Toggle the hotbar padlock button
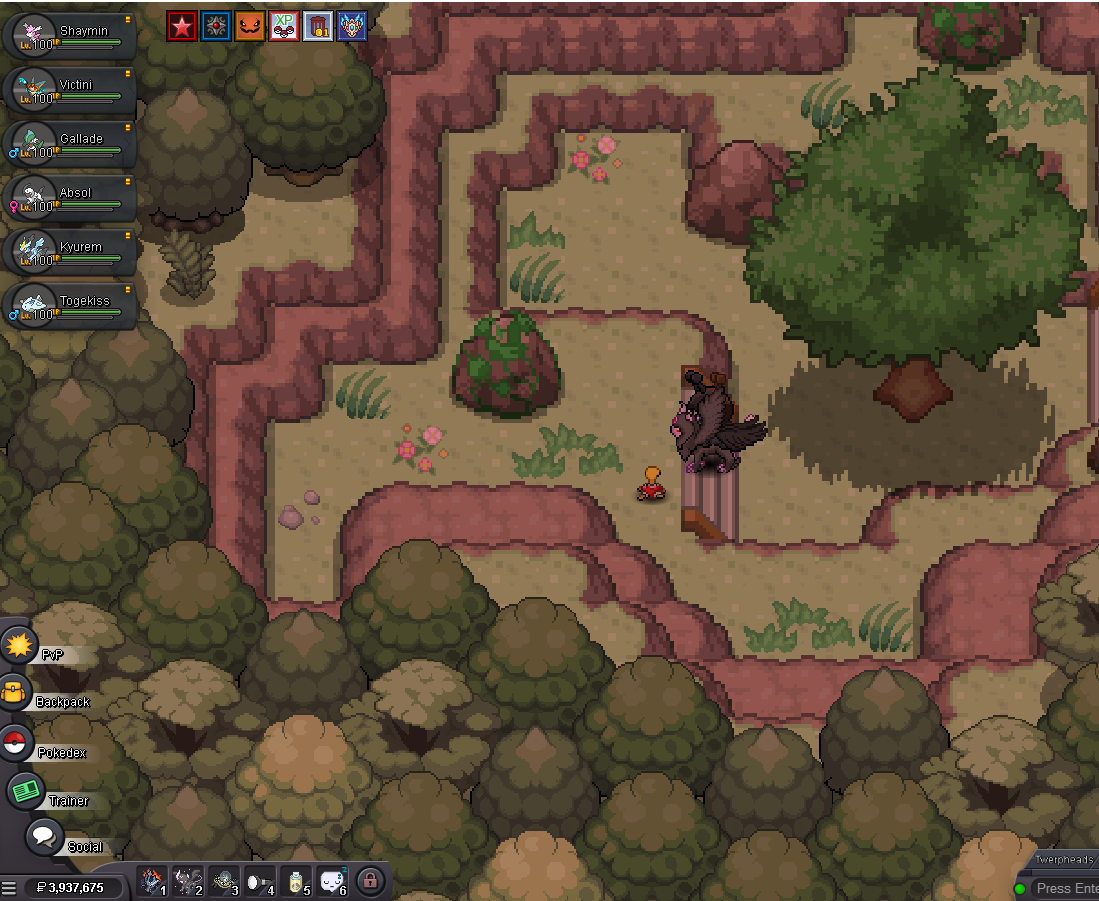1099x901 pixels. [370, 881]
